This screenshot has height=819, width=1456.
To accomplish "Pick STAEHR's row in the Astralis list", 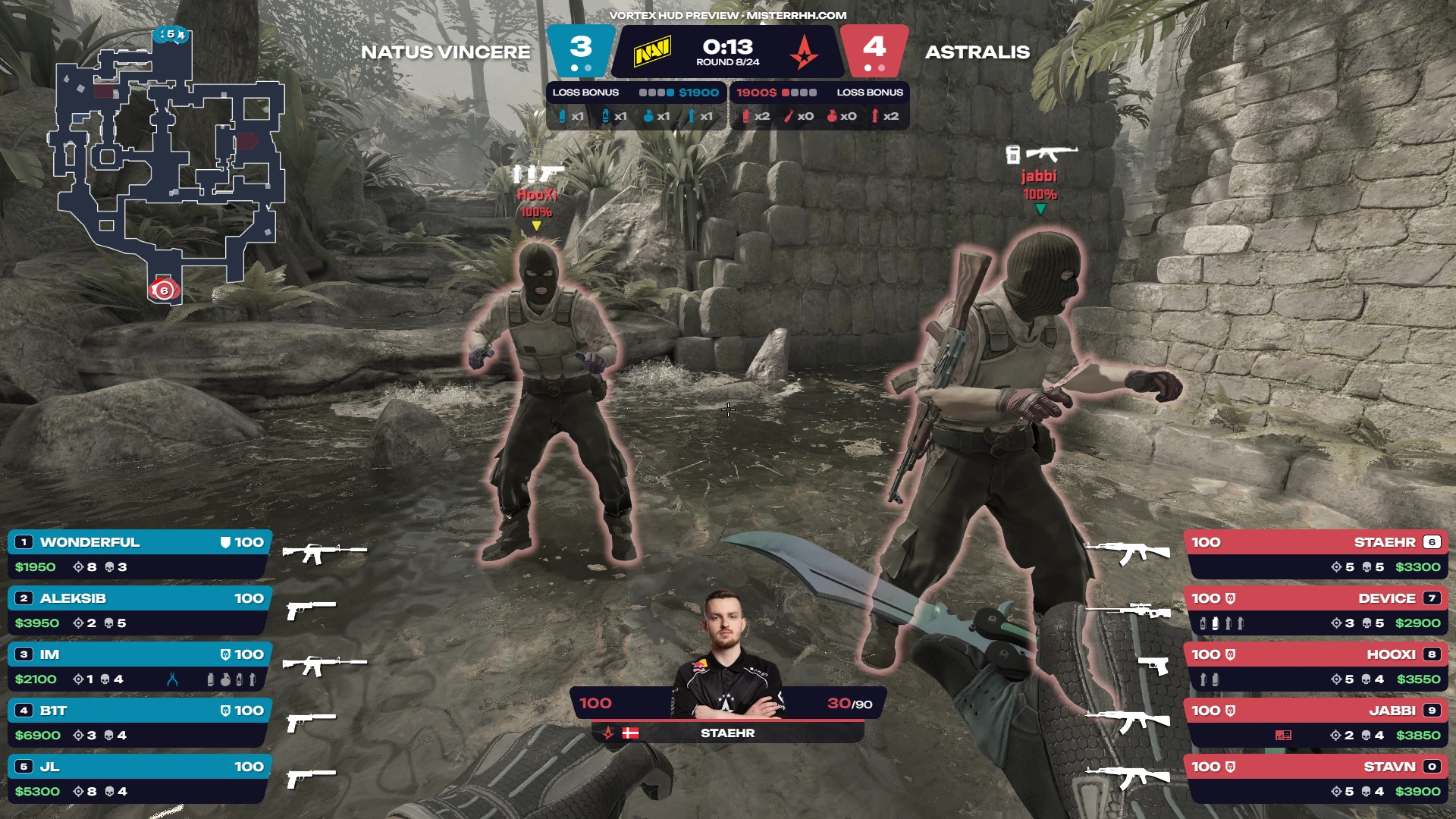I will (1316, 554).
